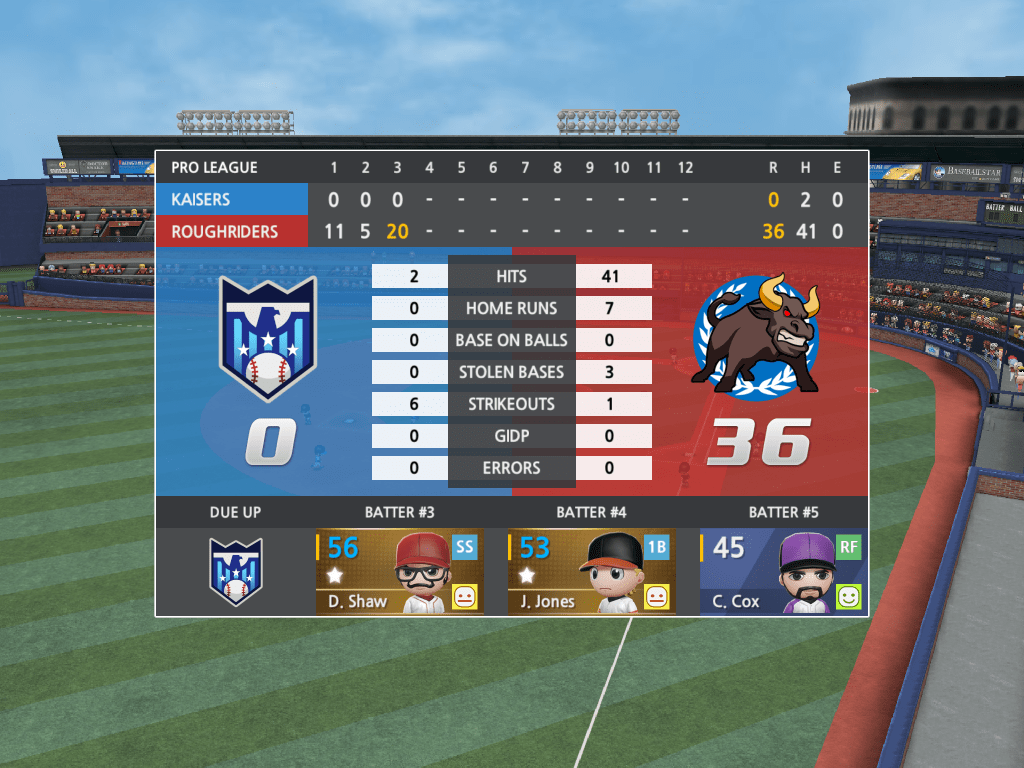This screenshot has width=1024, height=768.
Task: Choose J. Jones's batter card
Action: [591, 571]
